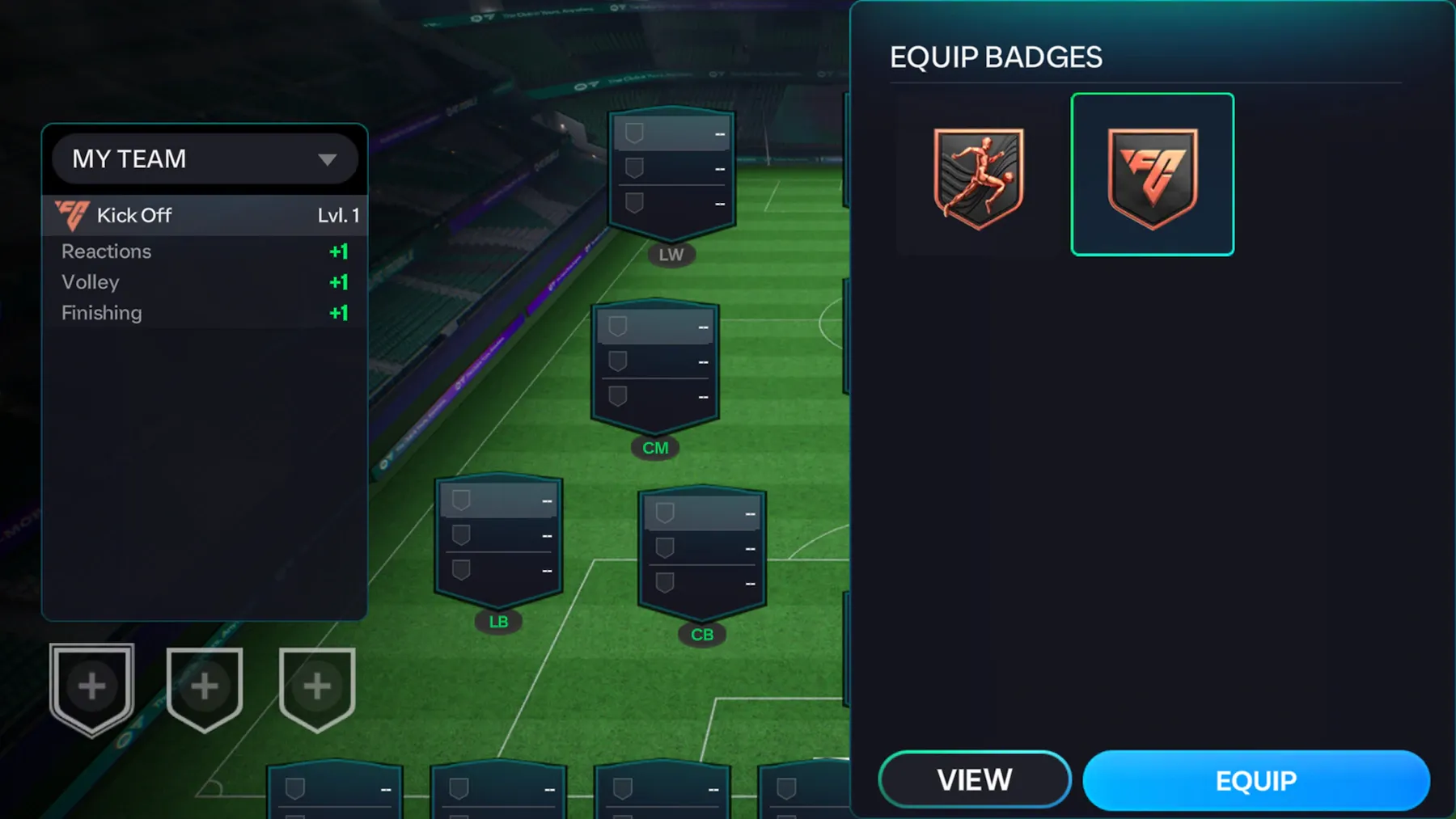Choose the running player badge
The width and height of the screenshot is (1456, 819).
(978, 177)
